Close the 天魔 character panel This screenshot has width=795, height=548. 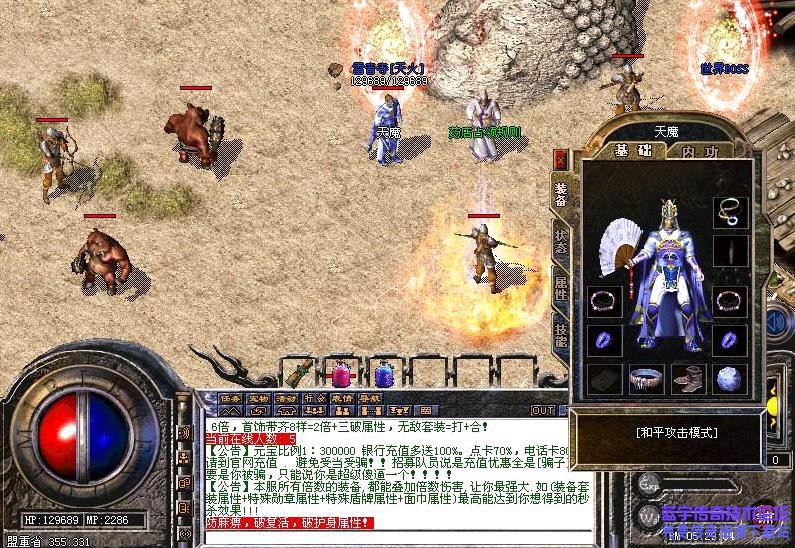pos(560,160)
